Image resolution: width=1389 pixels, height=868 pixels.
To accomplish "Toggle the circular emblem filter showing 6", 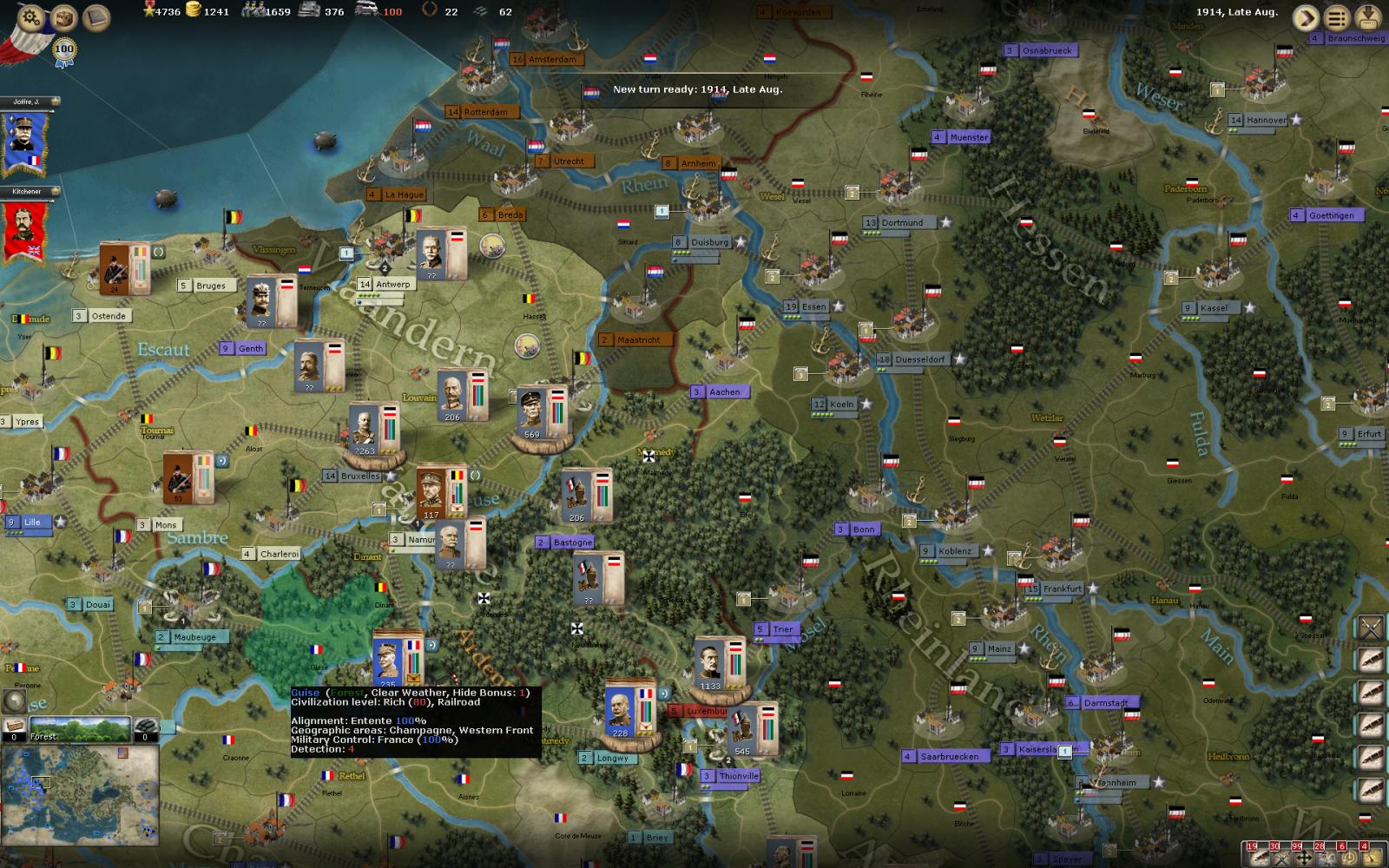I will click(1348, 857).
